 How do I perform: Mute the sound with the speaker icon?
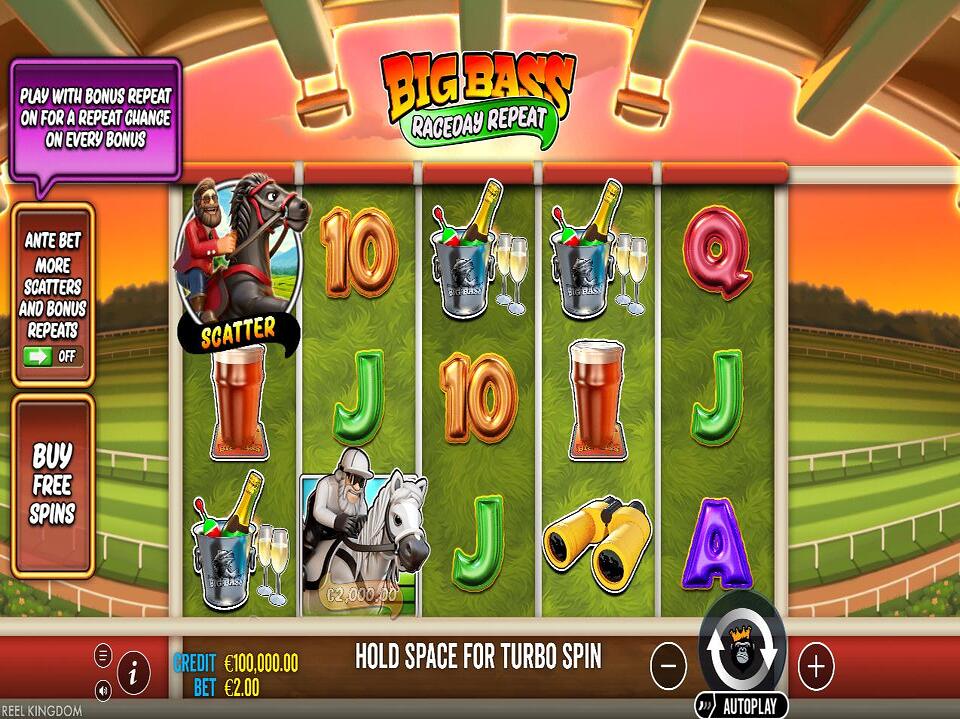click(103, 690)
